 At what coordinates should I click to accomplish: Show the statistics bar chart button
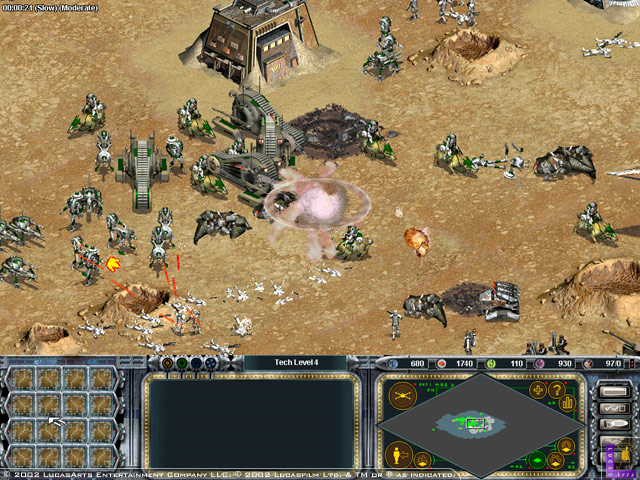(567, 403)
